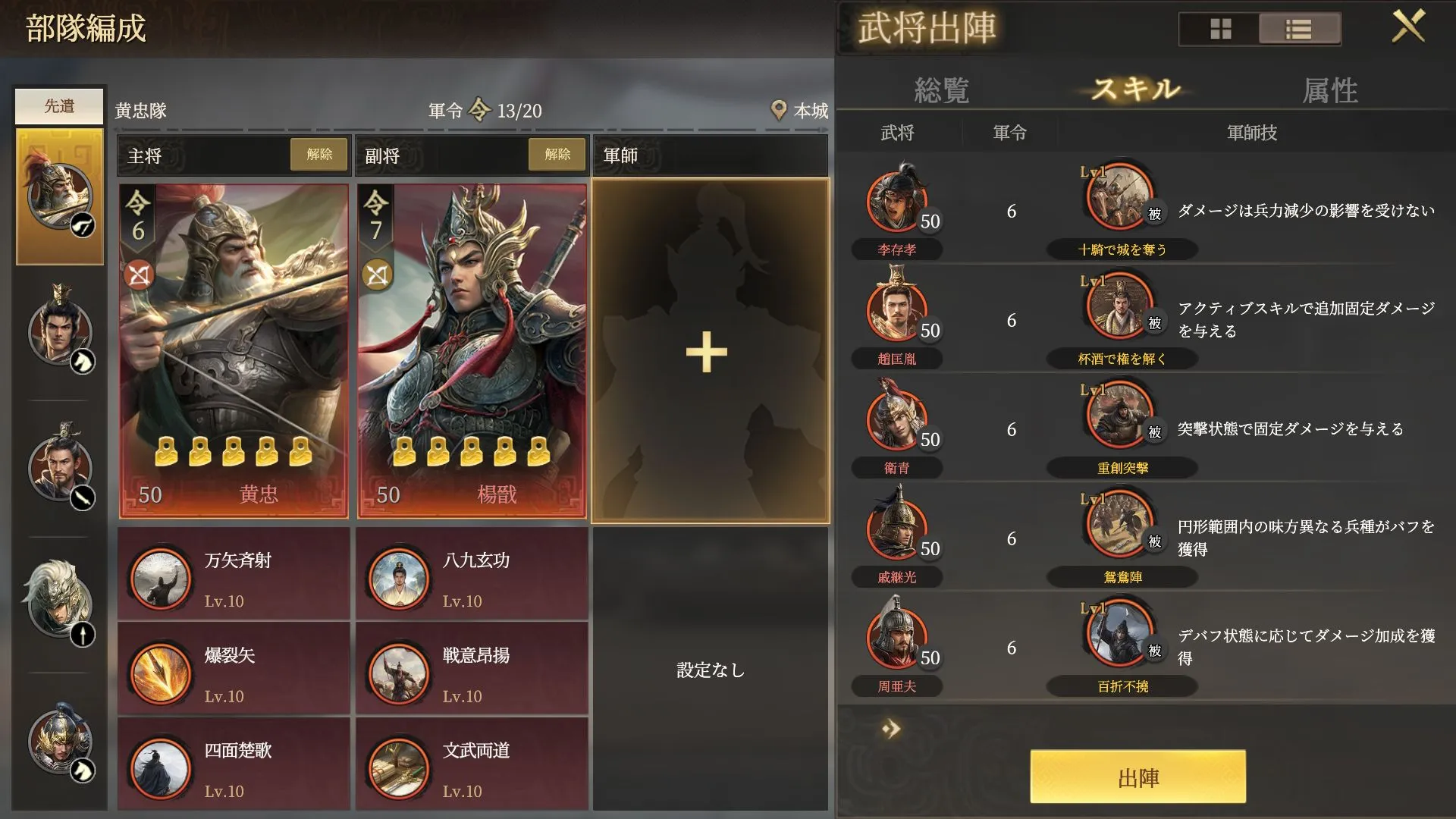Switch to the 総覧 tab

tap(943, 91)
